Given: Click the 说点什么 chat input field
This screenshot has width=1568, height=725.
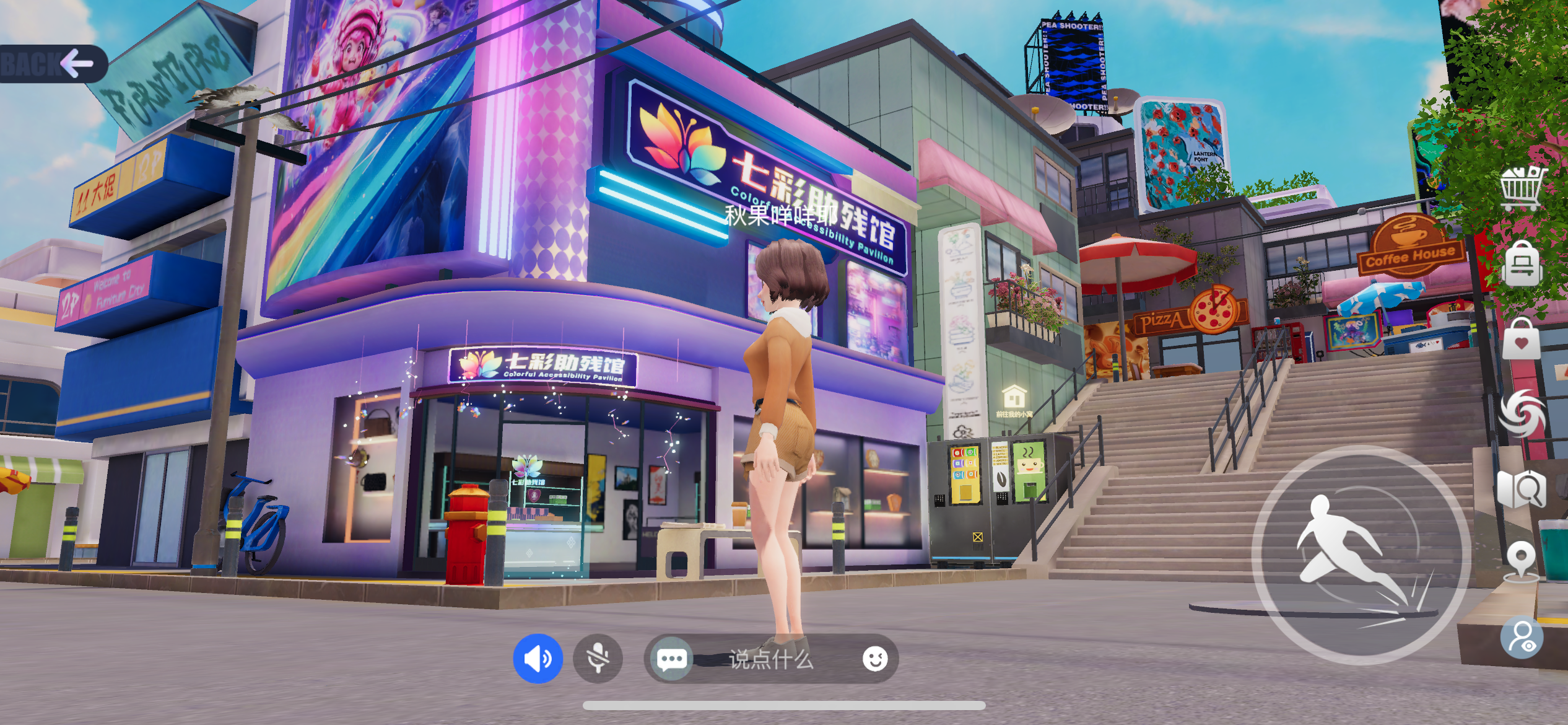Looking at the screenshot, I should click(x=771, y=659).
